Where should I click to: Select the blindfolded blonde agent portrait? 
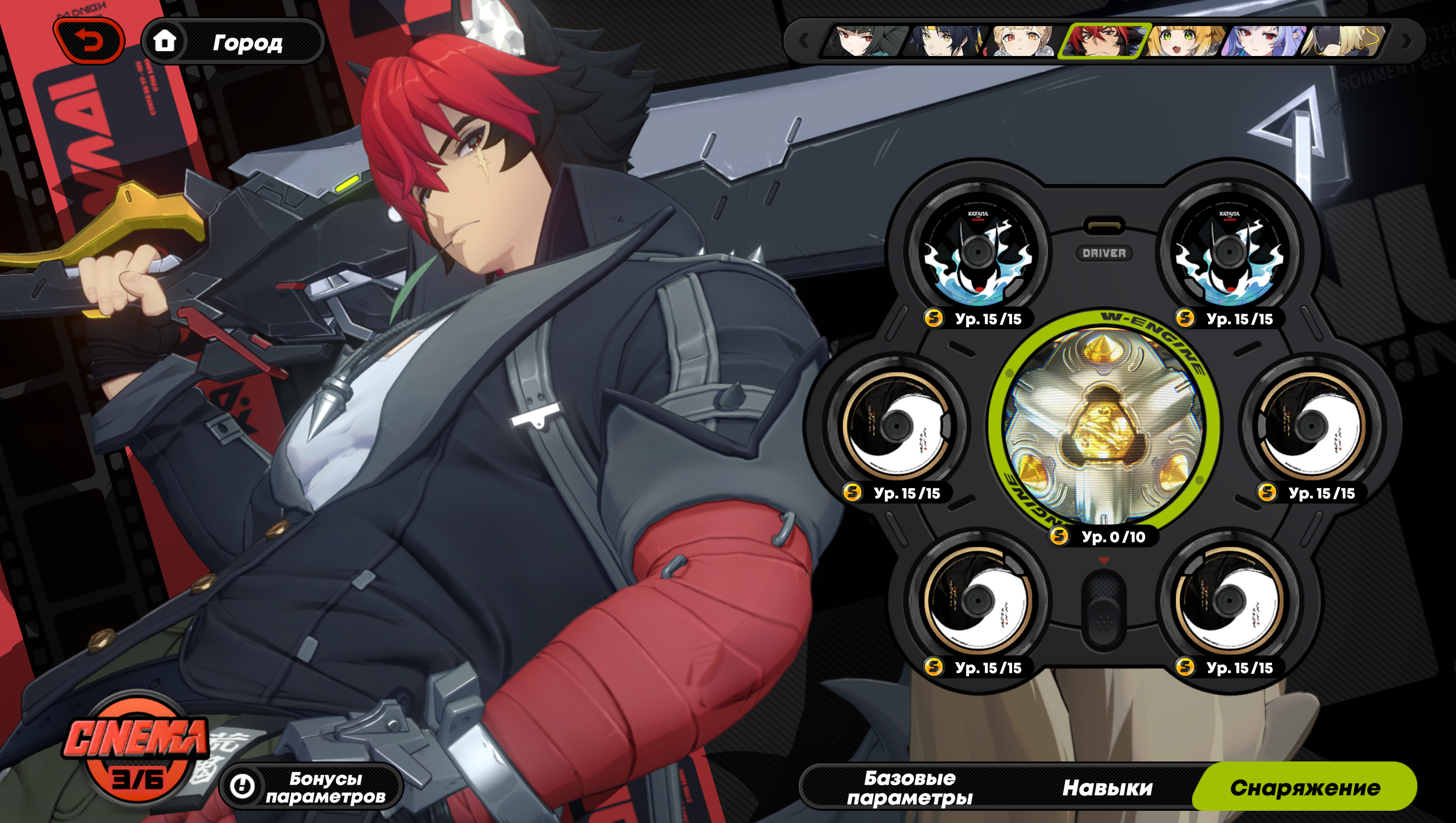(x=1343, y=41)
